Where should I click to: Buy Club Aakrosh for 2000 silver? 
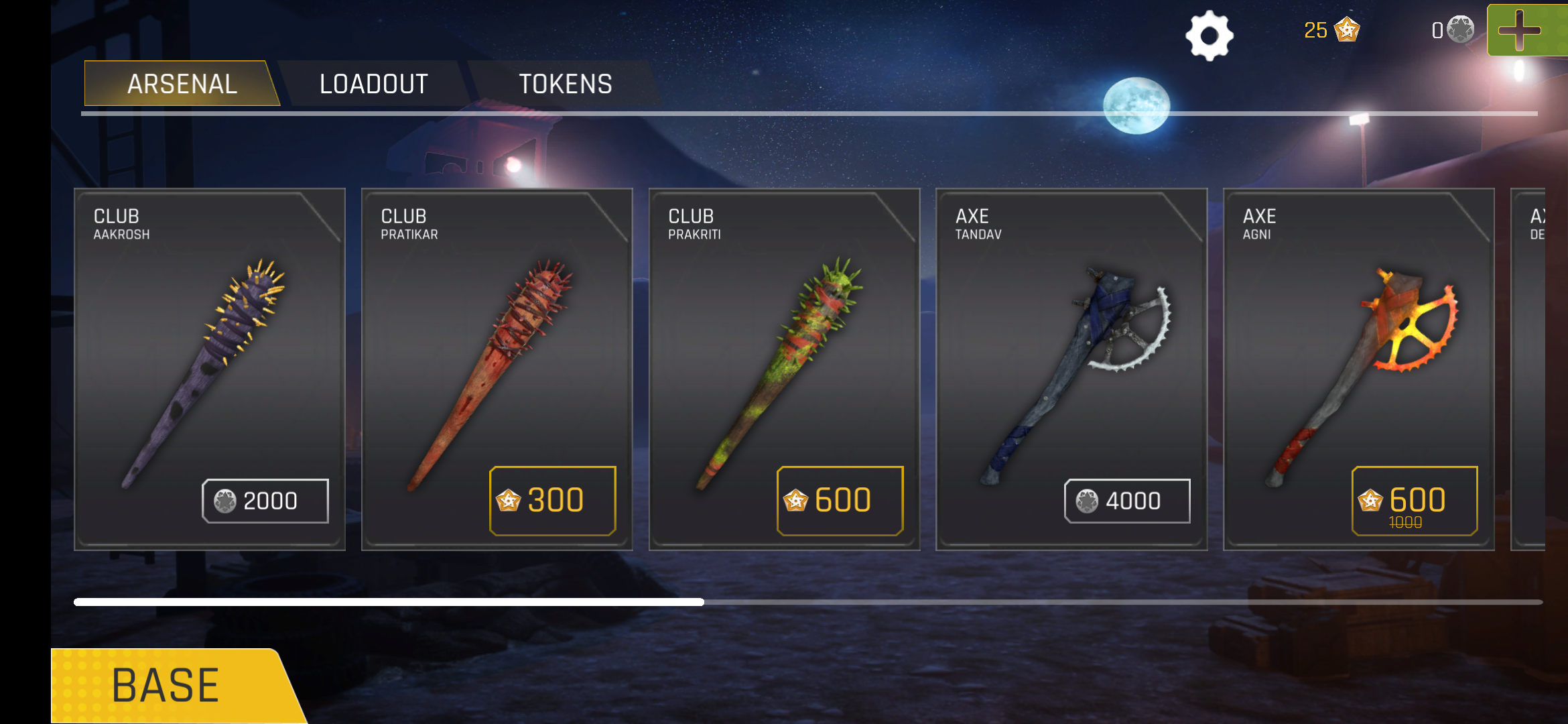[265, 501]
